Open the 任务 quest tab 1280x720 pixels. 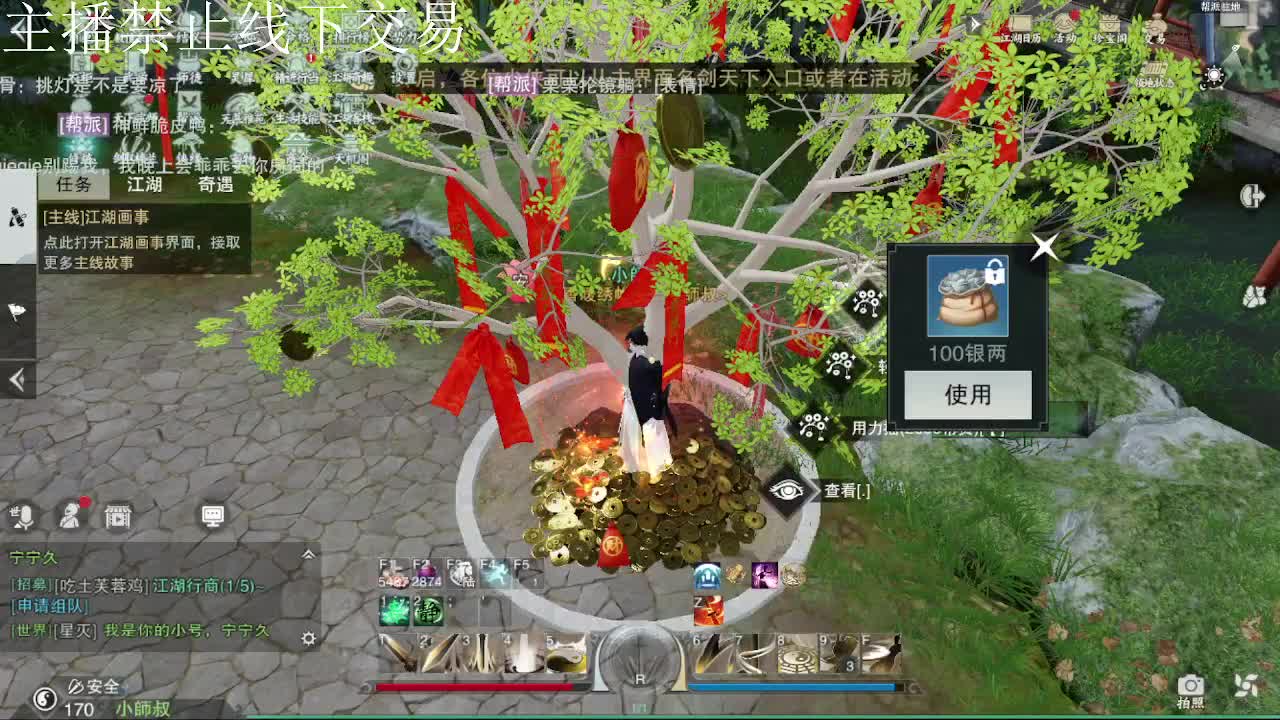click(x=74, y=184)
